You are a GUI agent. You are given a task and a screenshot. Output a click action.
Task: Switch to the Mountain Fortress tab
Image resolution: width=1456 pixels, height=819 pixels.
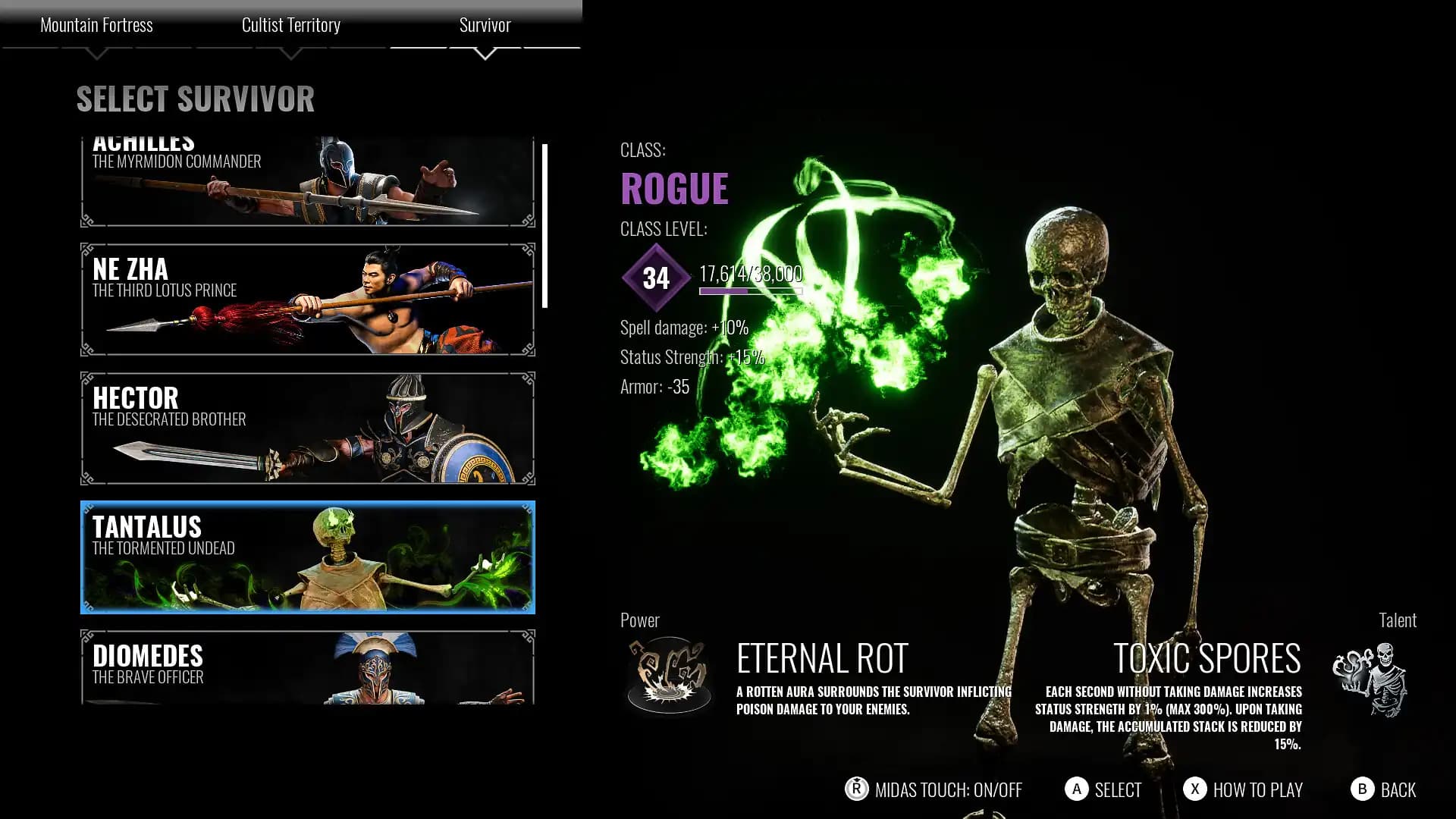(x=97, y=25)
